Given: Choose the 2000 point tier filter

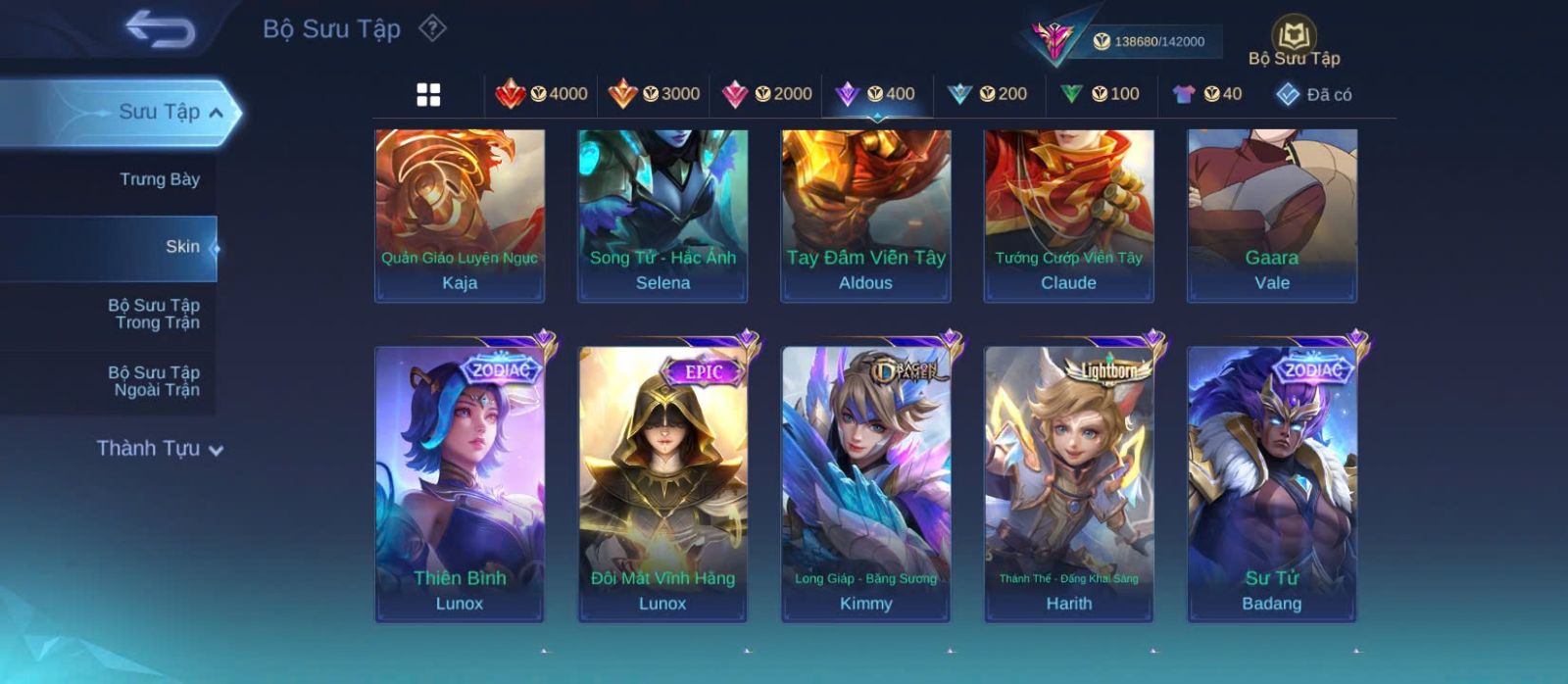Looking at the screenshot, I should click(766, 94).
